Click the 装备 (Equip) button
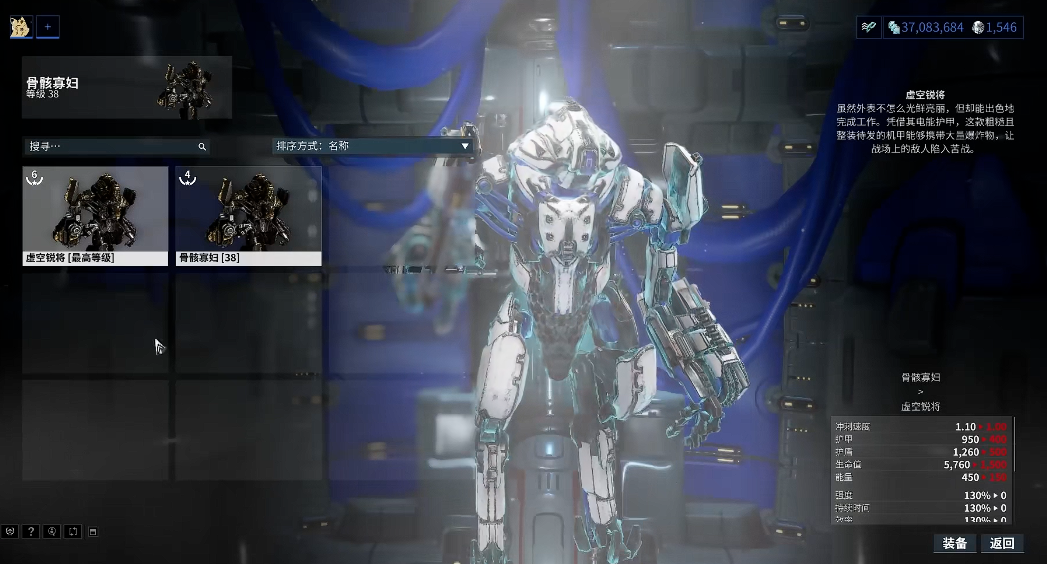Image resolution: width=1047 pixels, height=564 pixels. coord(954,543)
